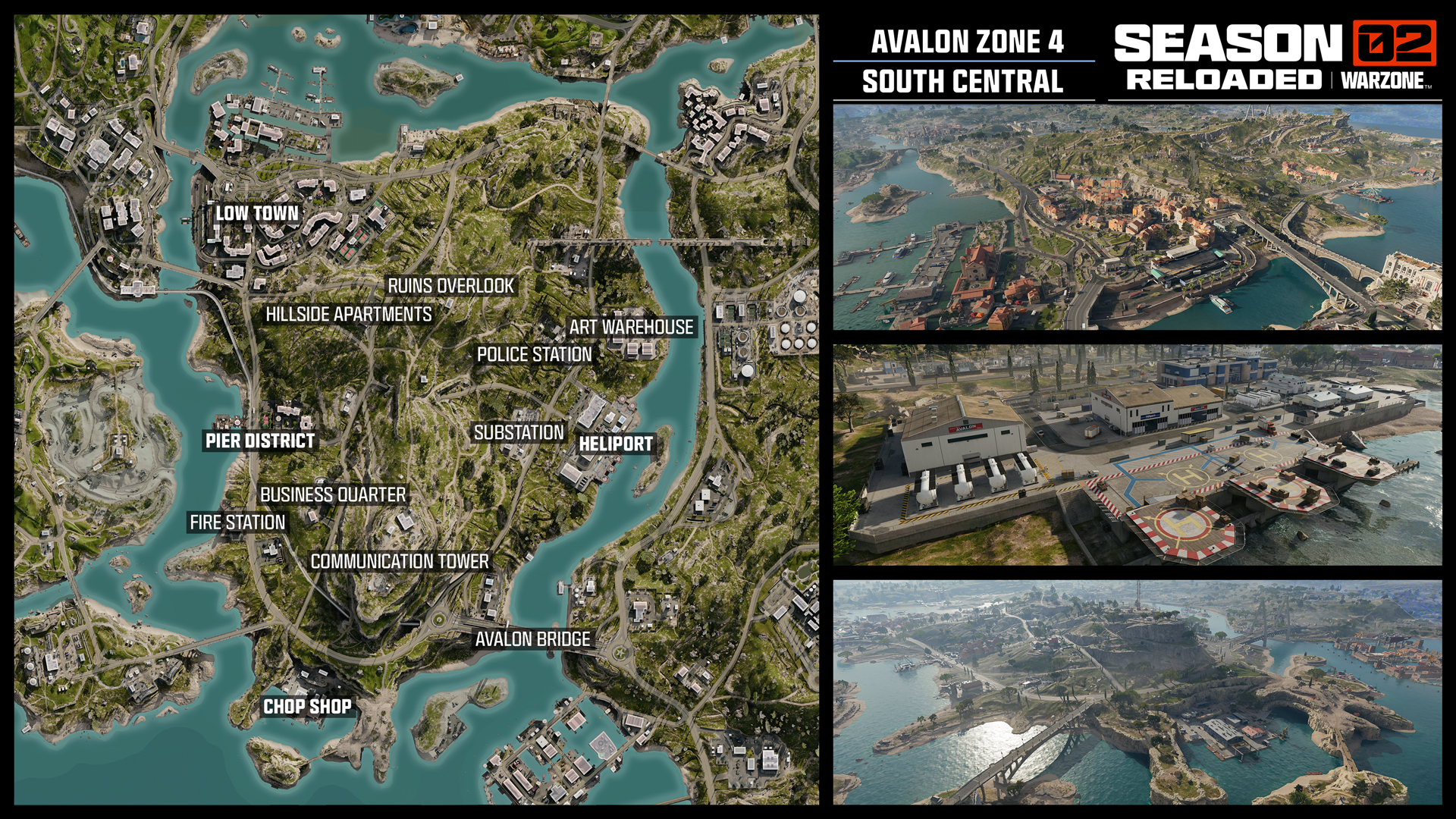Select the Art Warehouse marker label

click(x=631, y=327)
